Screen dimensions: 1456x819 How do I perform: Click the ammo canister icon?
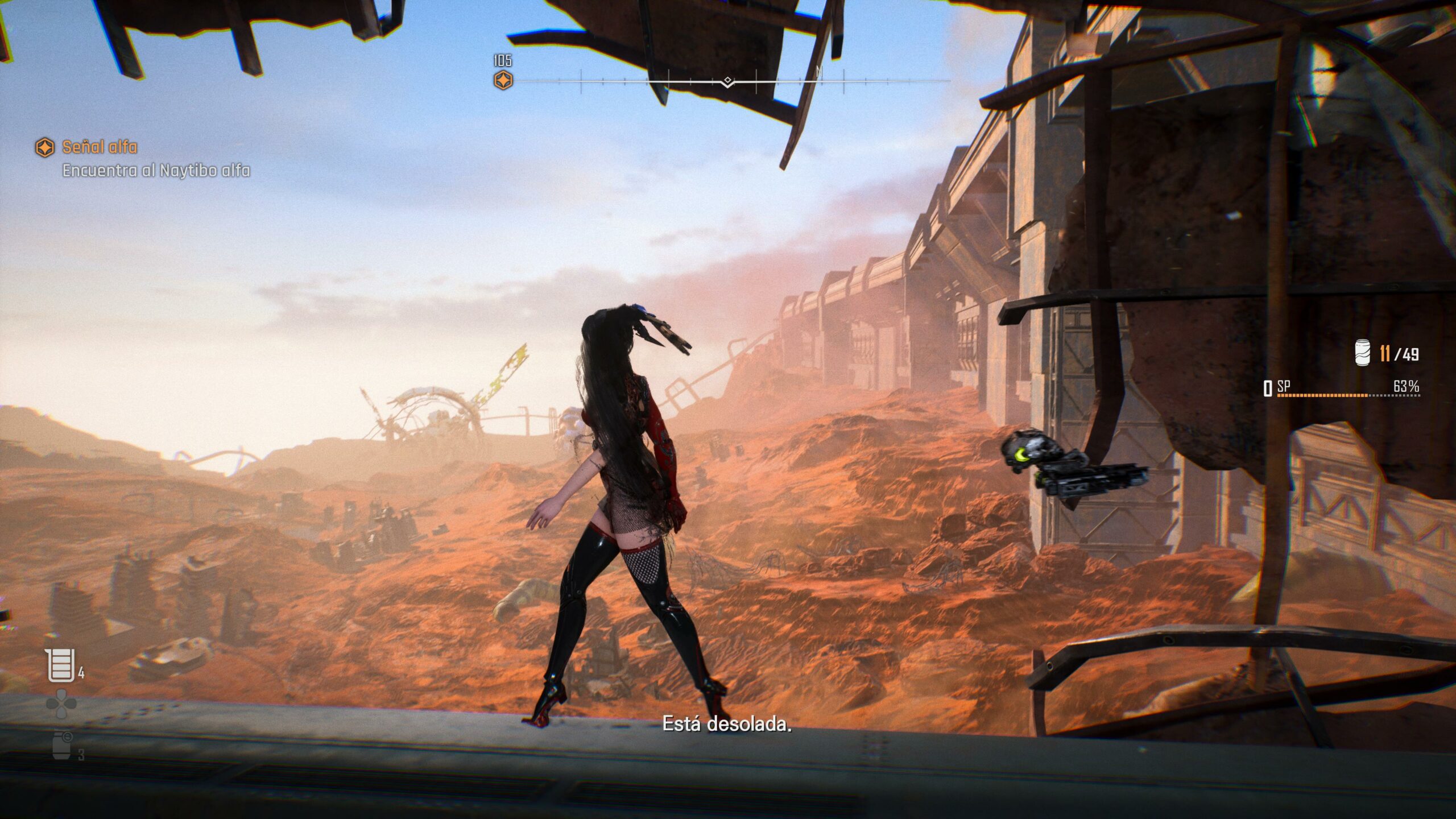(1363, 353)
